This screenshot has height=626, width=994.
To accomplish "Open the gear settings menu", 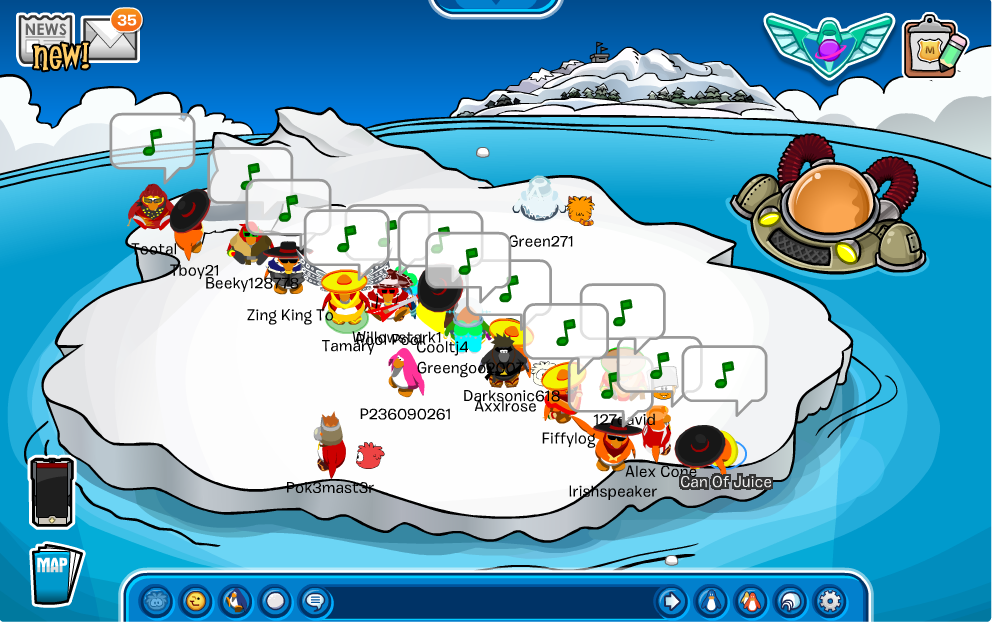I will (830, 601).
